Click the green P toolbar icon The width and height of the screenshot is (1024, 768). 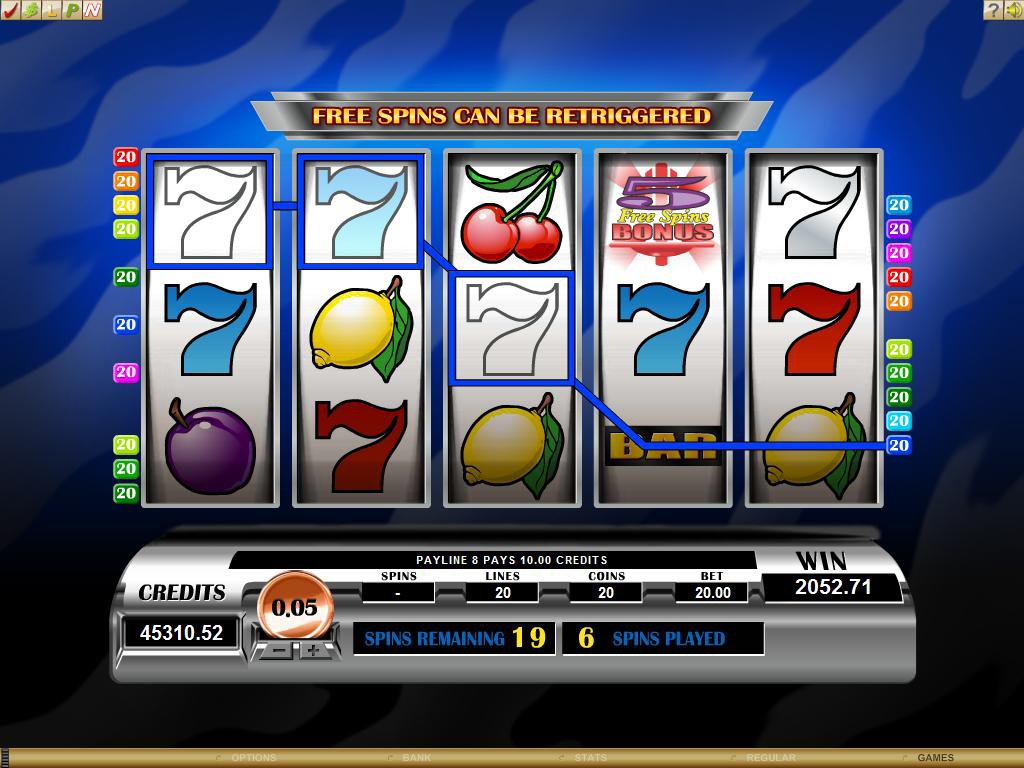[72, 10]
